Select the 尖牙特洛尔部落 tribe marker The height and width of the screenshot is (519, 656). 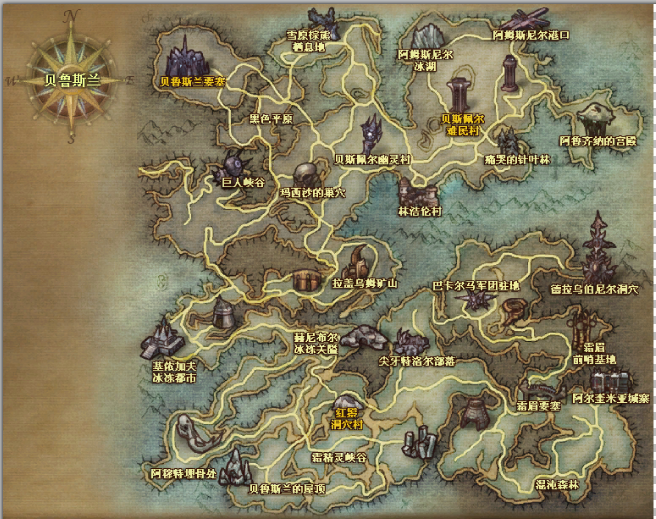[413, 342]
